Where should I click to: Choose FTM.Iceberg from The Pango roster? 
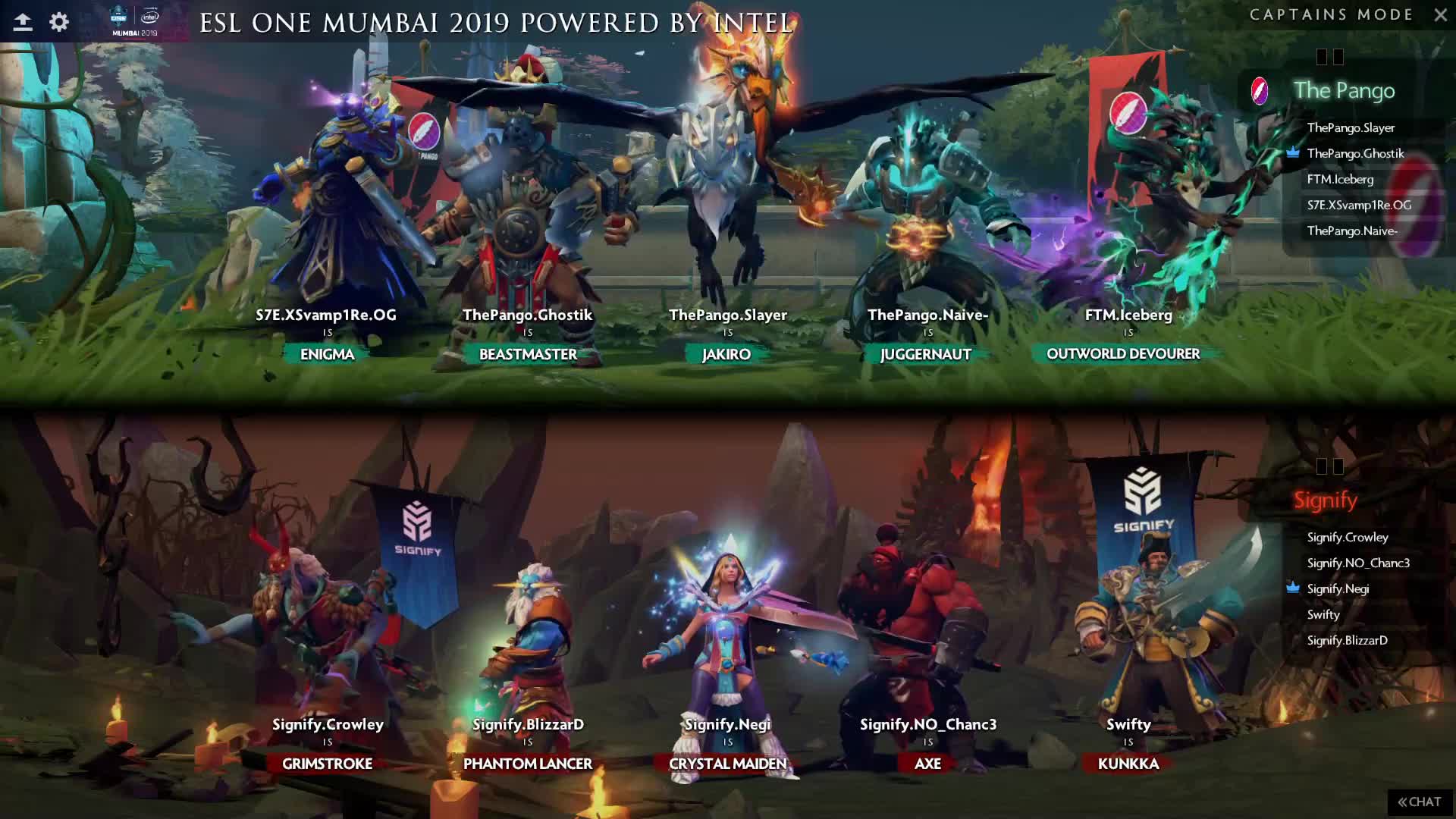[1340, 180]
